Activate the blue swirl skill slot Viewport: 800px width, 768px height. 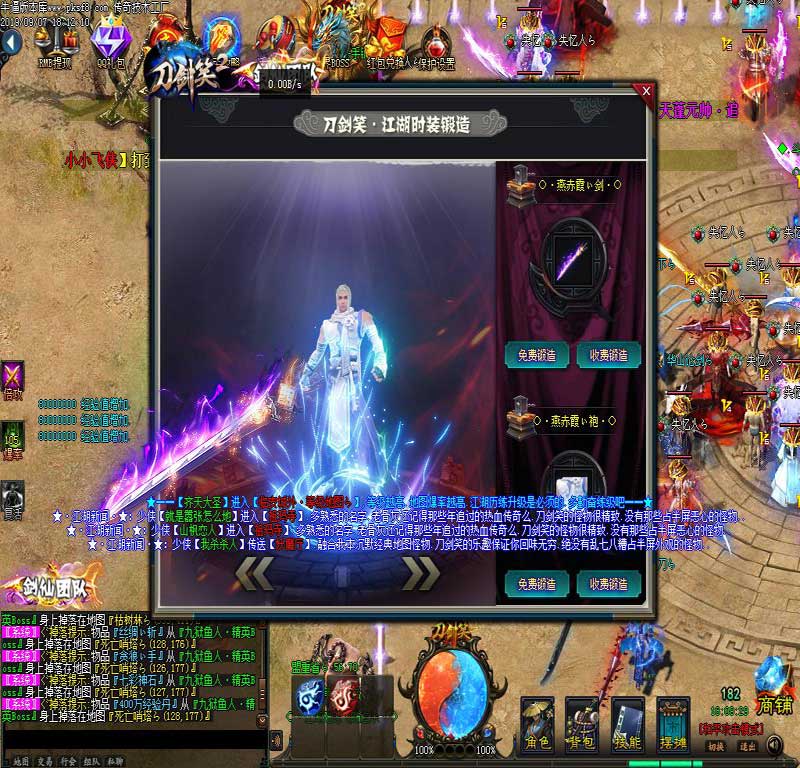coord(310,696)
